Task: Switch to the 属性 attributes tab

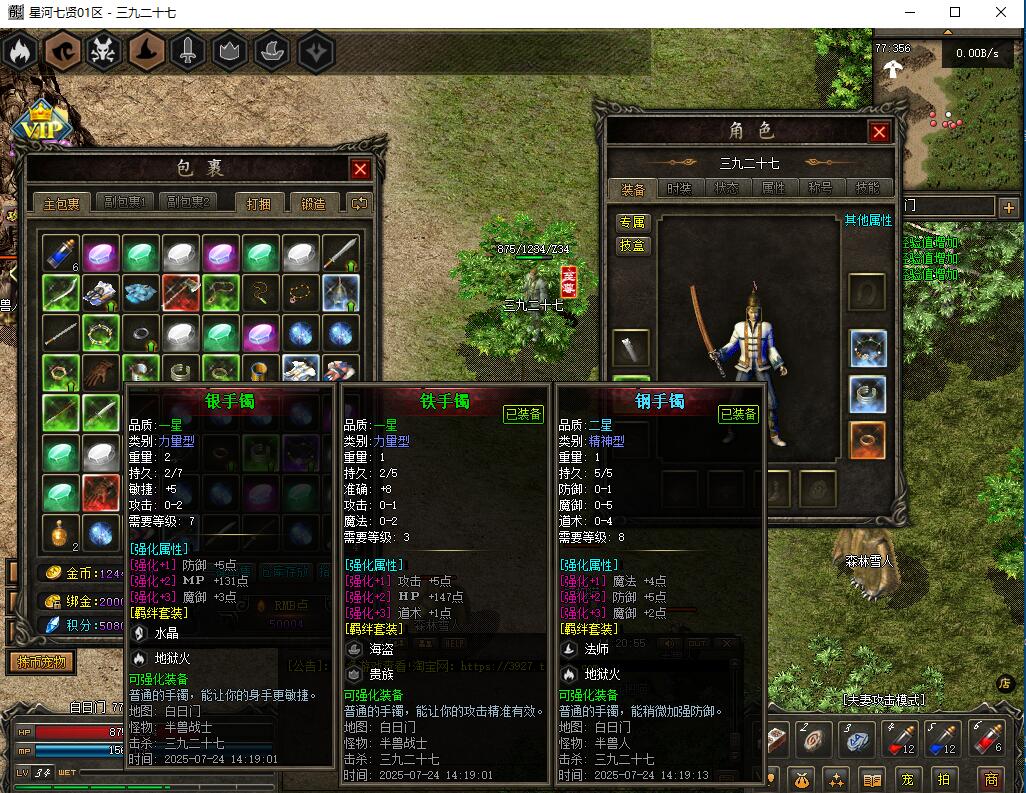Action: [774, 188]
